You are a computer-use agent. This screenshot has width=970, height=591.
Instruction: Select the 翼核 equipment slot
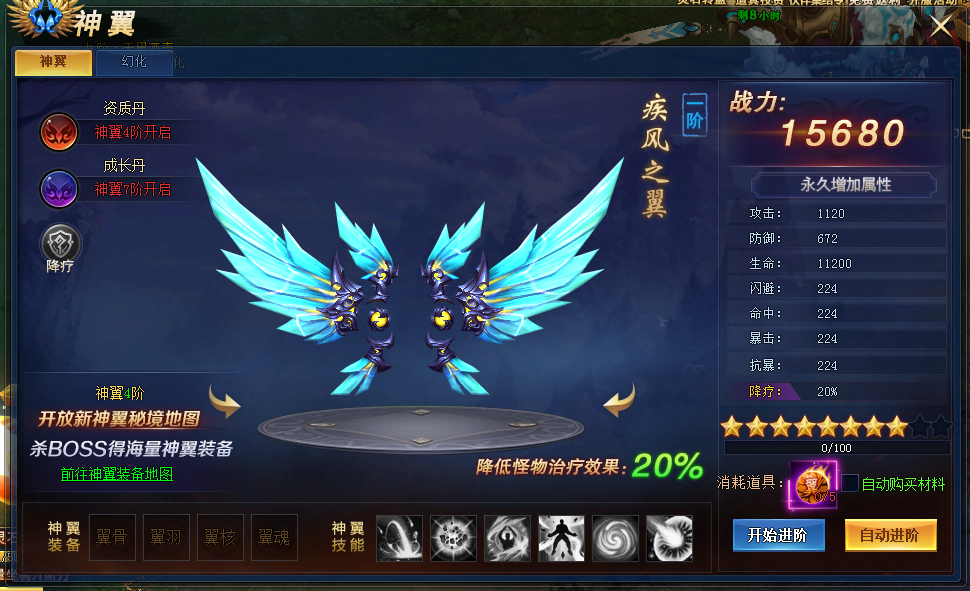tap(220, 537)
